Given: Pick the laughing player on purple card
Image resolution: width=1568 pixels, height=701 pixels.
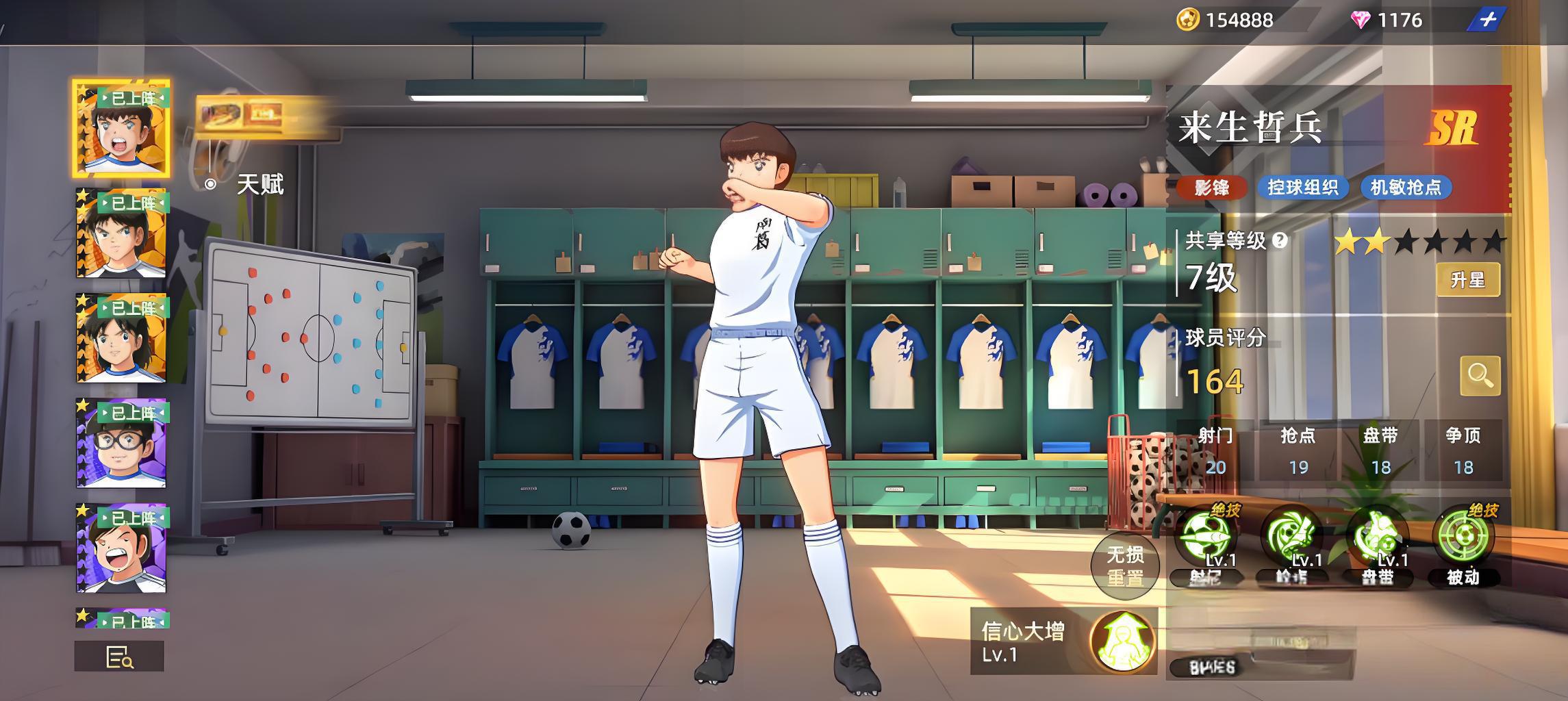Looking at the screenshot, I should pos(121,548).
